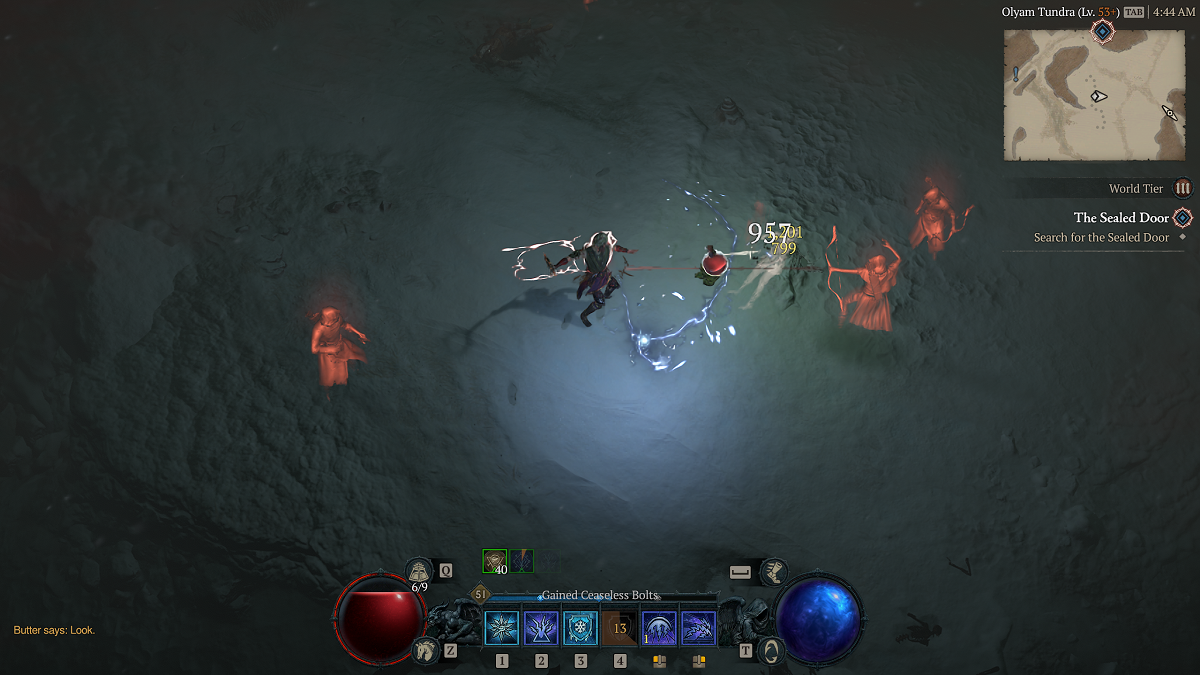Select the skill on cooldown showing 13

(619, 628)
